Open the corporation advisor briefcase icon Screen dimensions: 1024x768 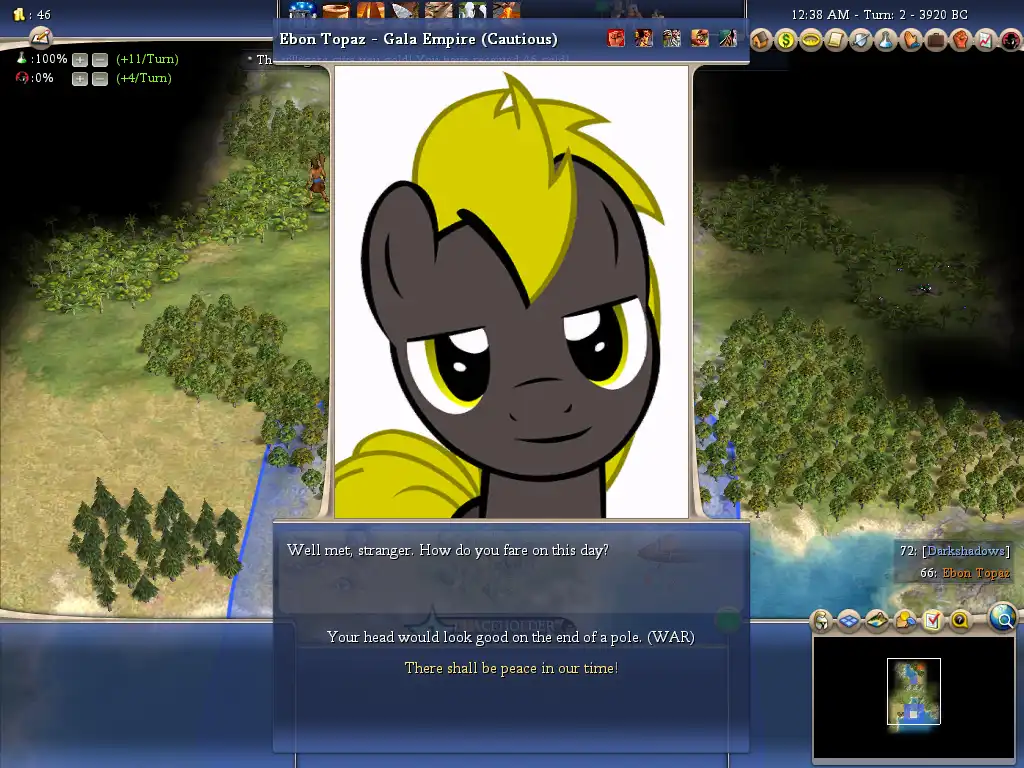tap(936, 40)
